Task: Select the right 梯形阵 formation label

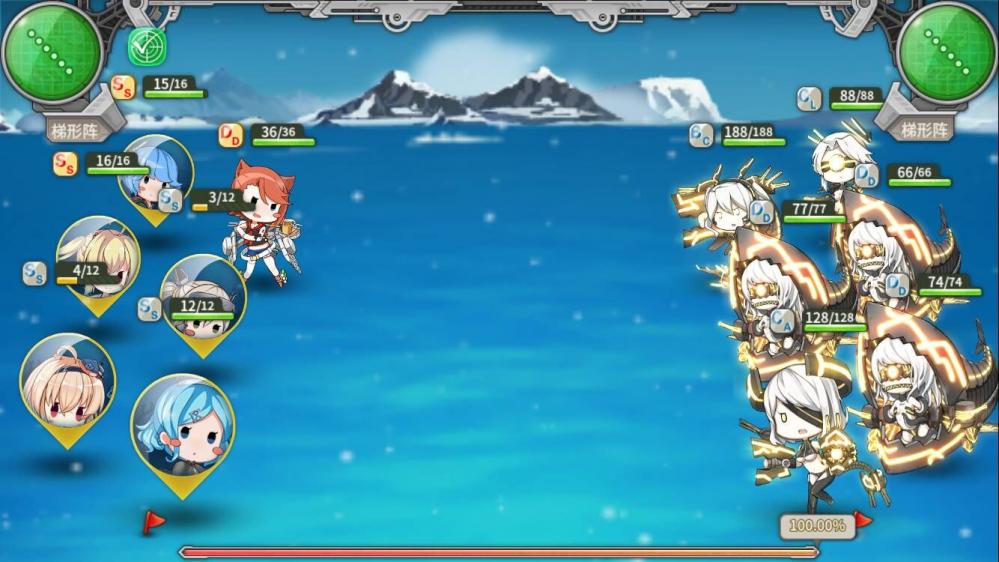Action: pos(922,129)
